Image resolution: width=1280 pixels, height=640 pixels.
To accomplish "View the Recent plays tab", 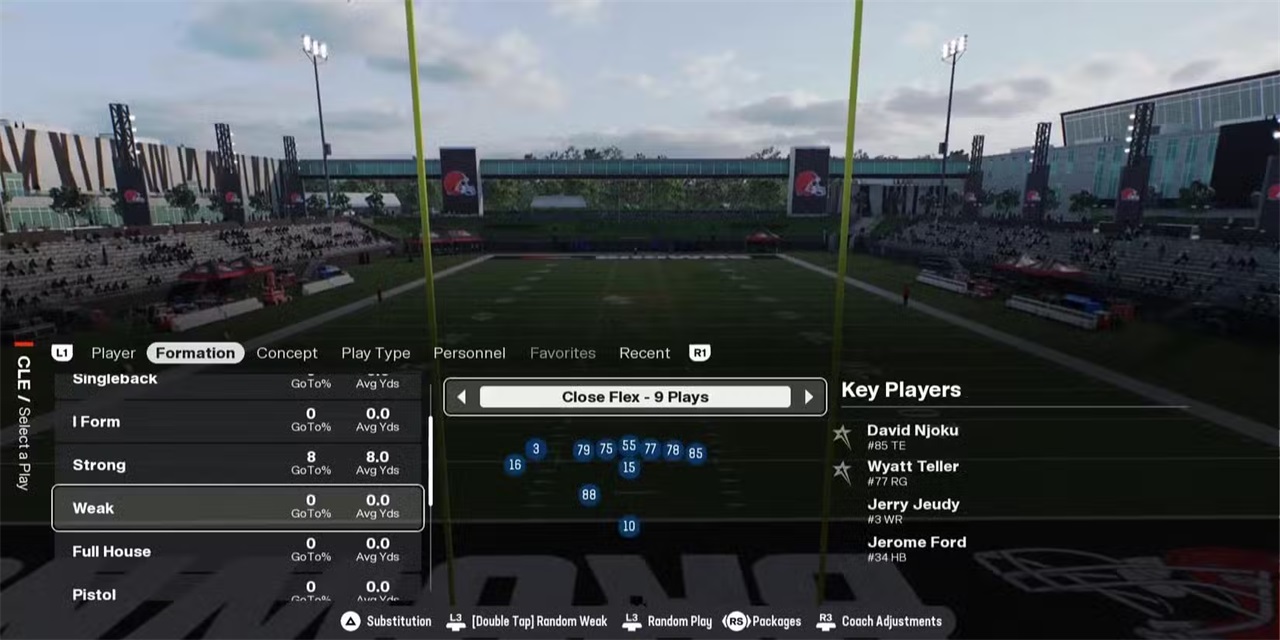I will (x=644, y=353).
